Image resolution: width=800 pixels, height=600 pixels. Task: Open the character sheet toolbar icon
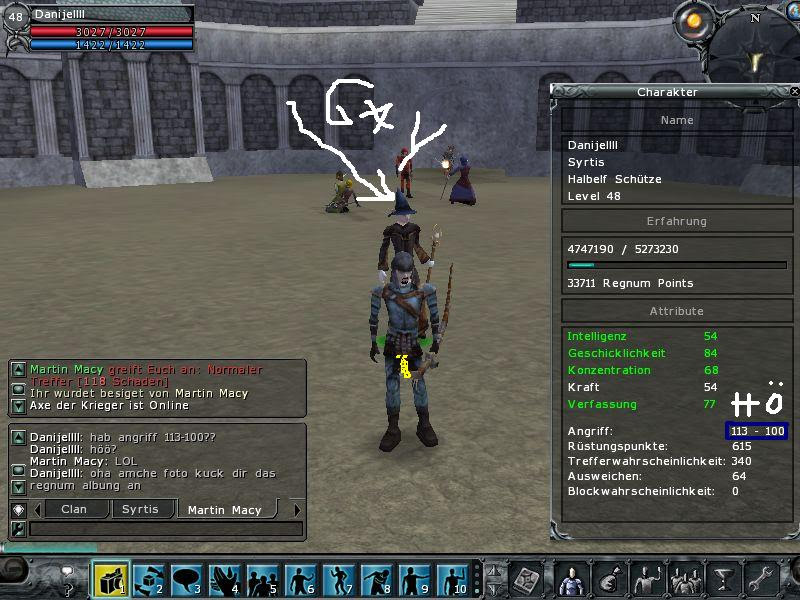[x=571, y=579]
